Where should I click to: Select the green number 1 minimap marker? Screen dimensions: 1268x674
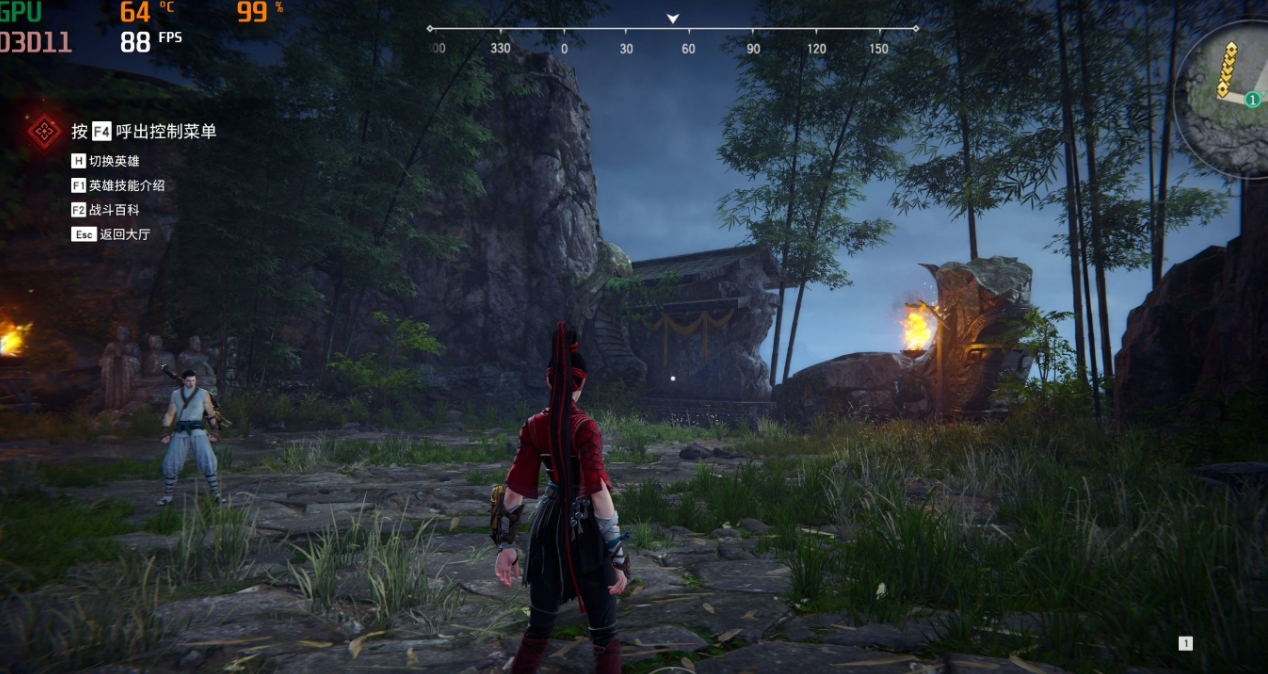pos(1251,99)
